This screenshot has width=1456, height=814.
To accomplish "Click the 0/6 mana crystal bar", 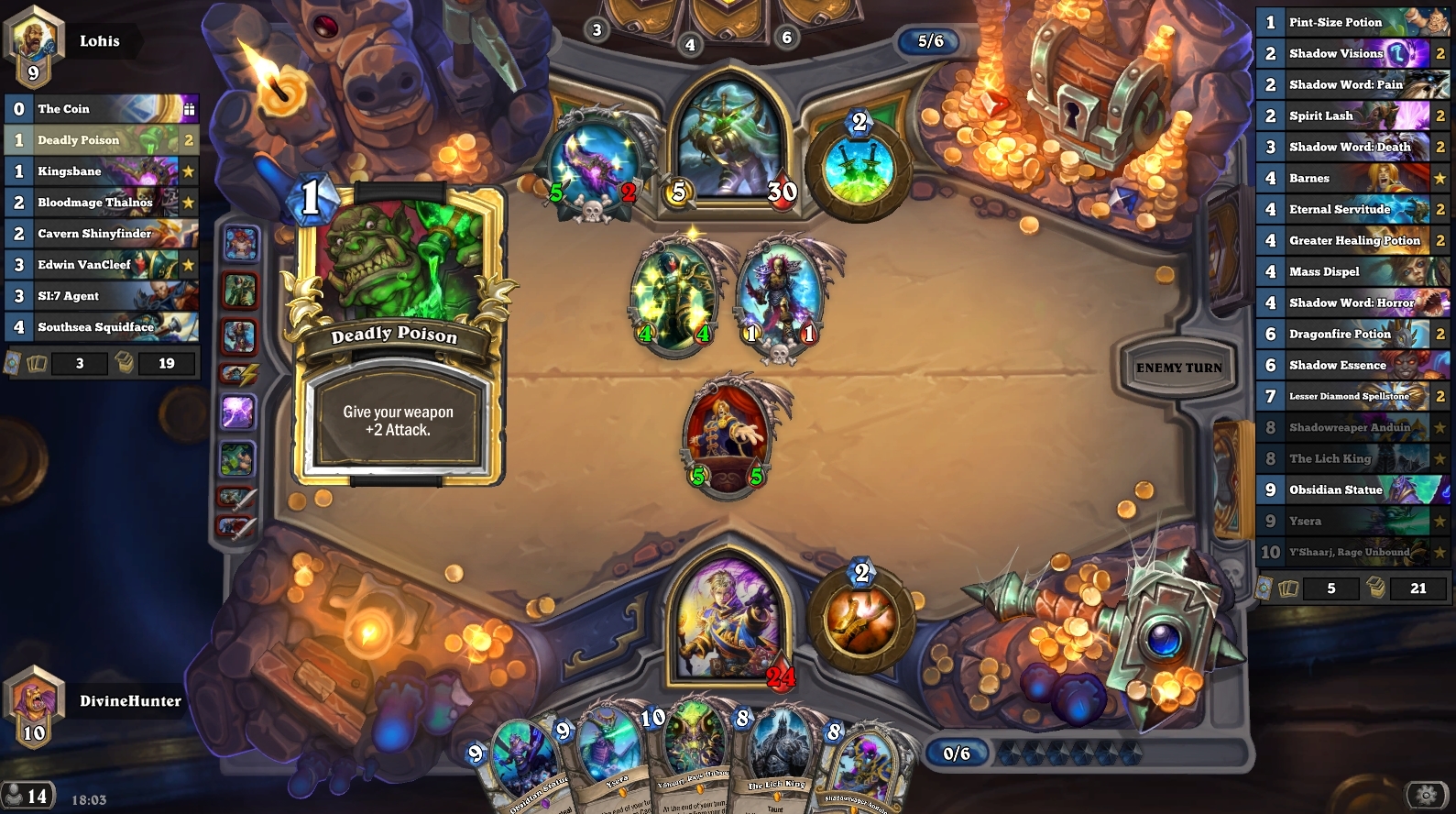I will 958,753.
